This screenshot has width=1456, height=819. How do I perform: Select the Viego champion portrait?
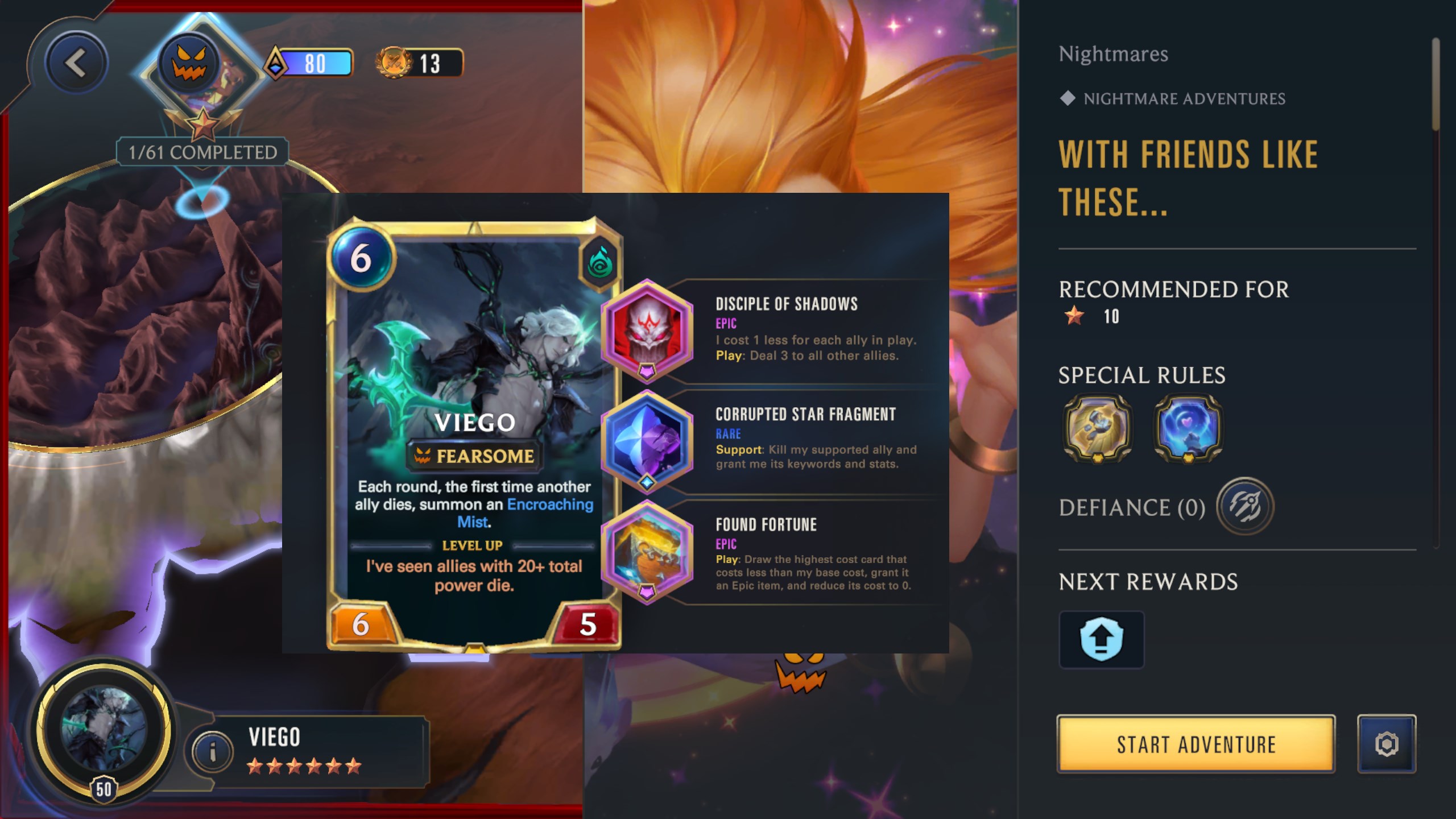tap(104, 729)
